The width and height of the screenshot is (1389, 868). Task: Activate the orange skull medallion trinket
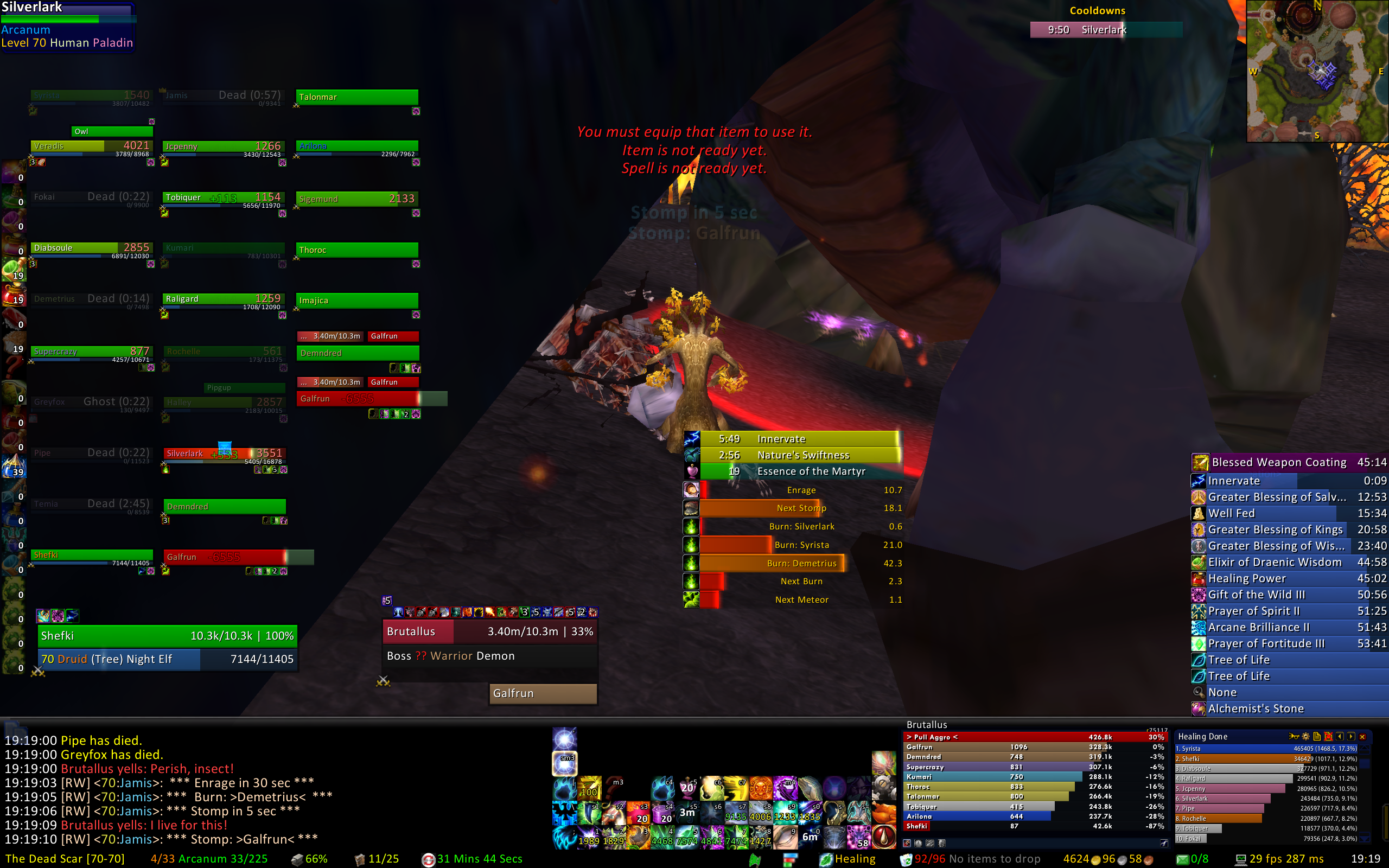[x=761, y=789]
